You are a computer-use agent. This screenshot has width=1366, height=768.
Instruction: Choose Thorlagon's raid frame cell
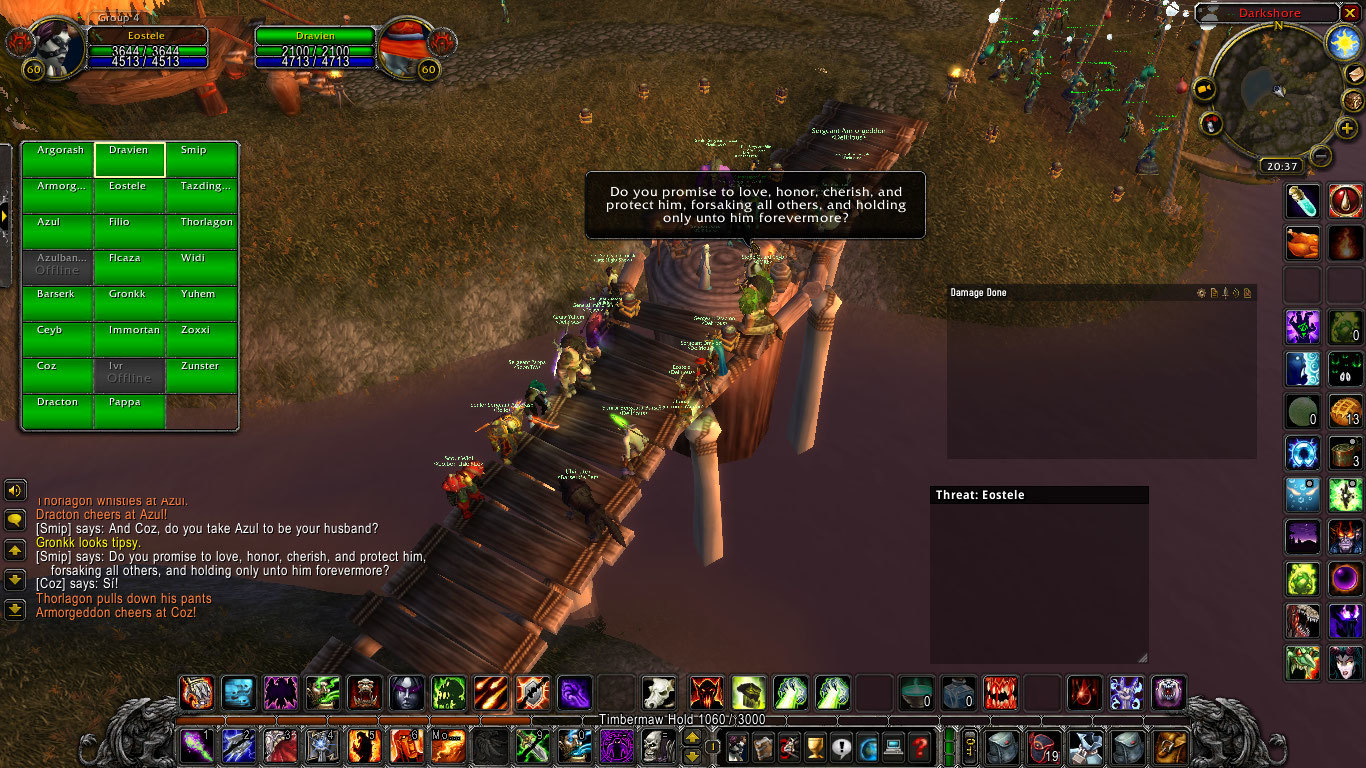pos(202,232)
